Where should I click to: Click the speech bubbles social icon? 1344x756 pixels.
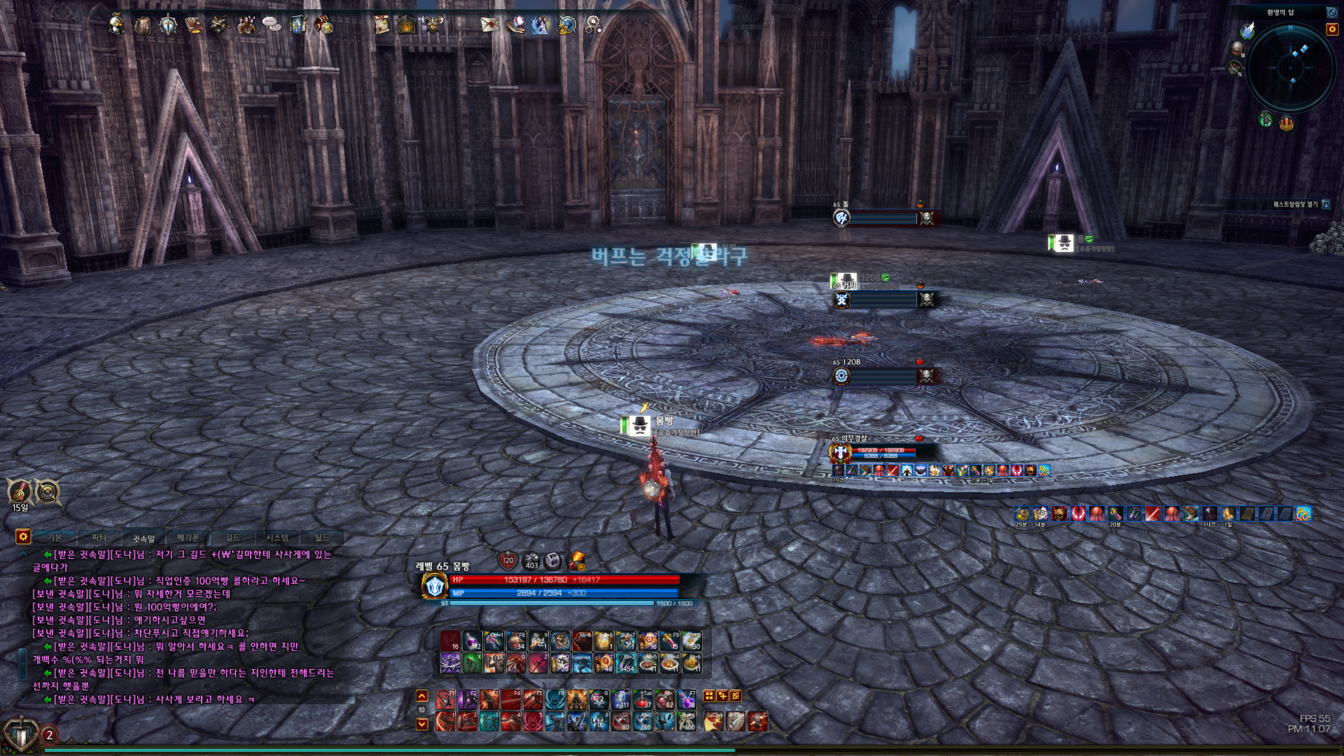click(x=272, y=24)
